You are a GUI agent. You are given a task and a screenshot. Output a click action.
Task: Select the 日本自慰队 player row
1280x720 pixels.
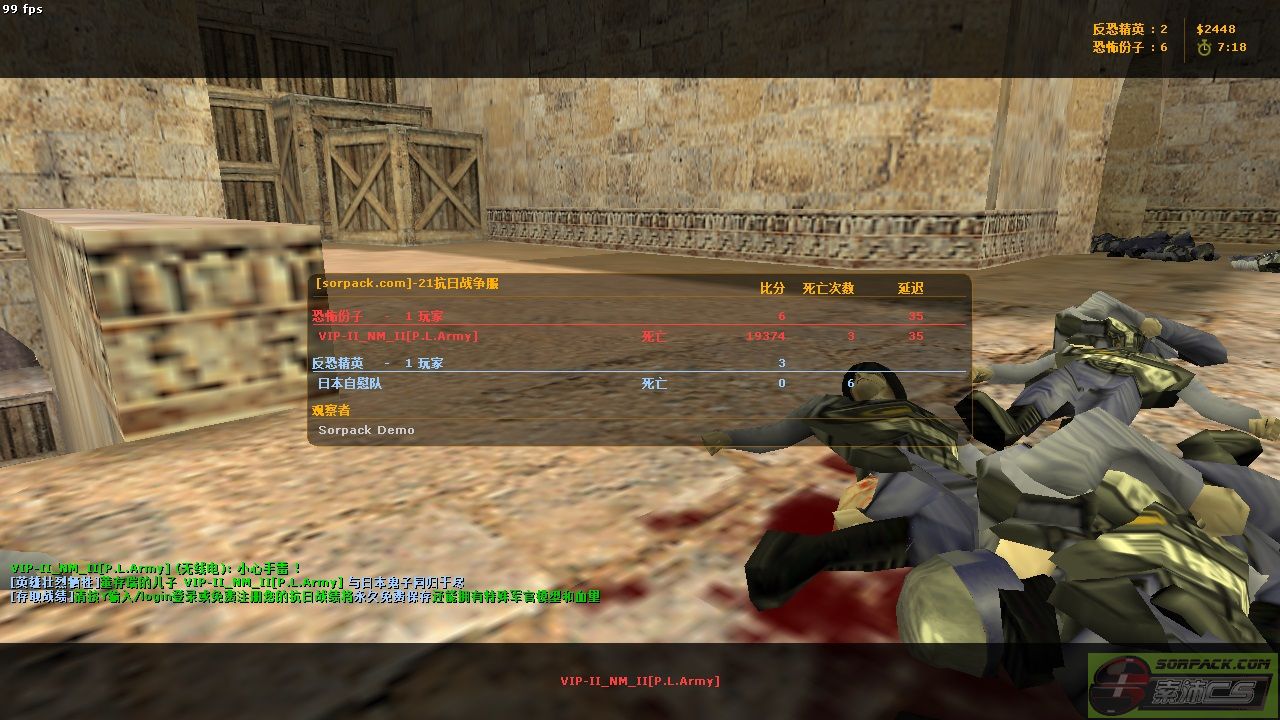[x=350, y=383]
